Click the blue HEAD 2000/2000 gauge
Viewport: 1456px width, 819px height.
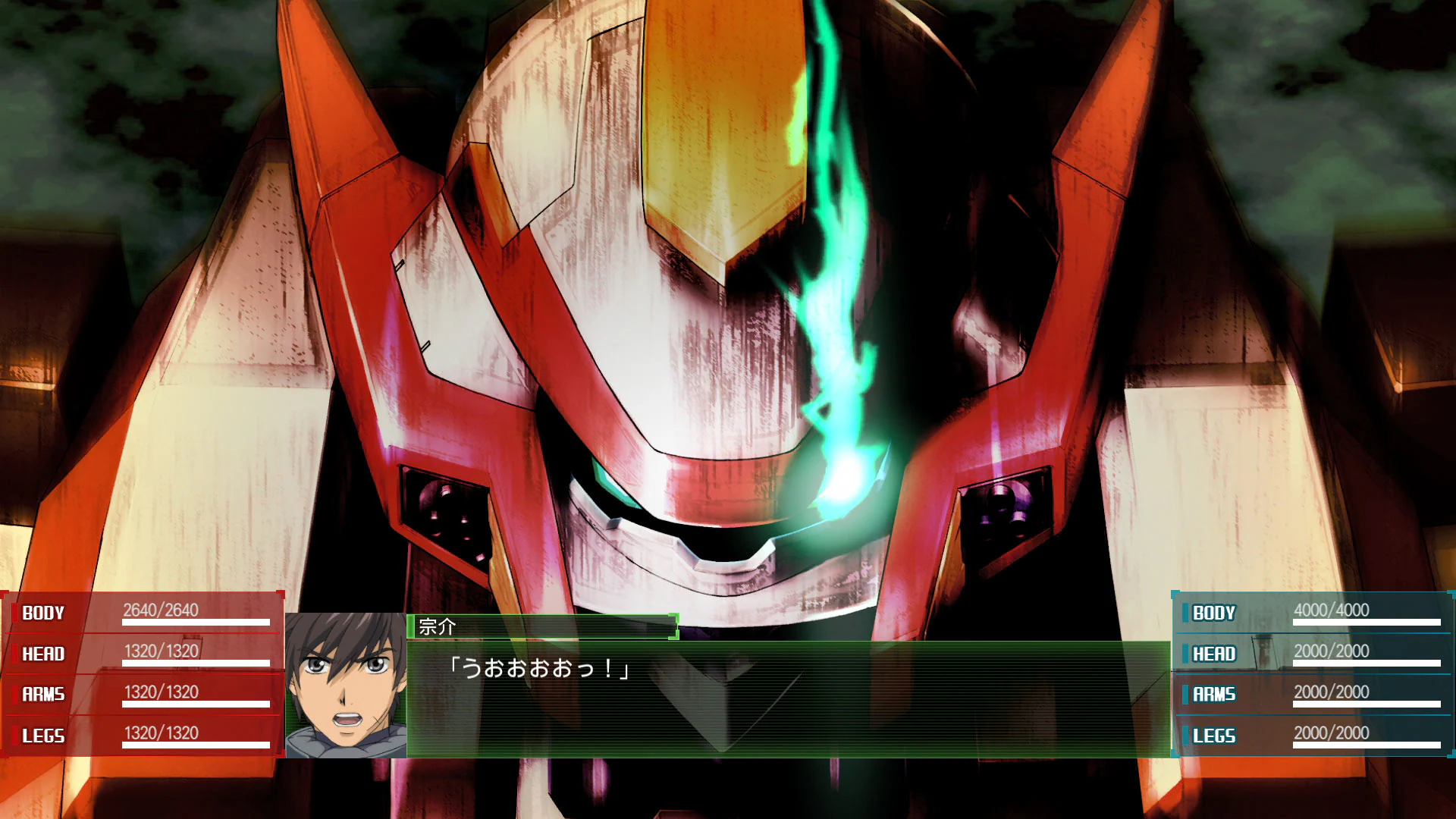coord(1367,664)
